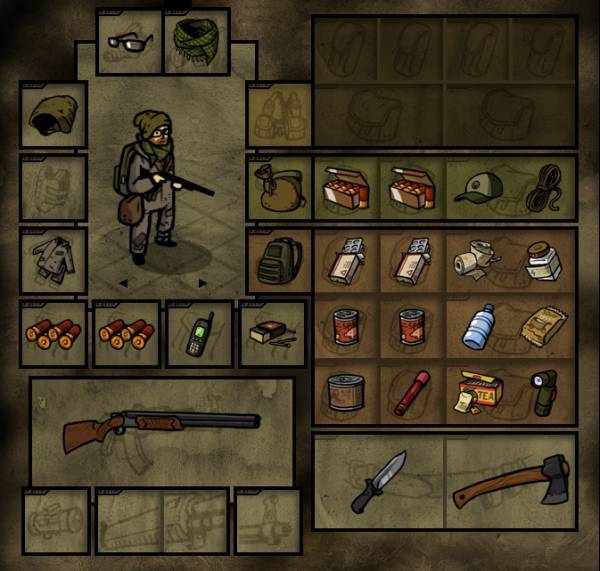Click the green checkered scarf slot

(195, 41)
